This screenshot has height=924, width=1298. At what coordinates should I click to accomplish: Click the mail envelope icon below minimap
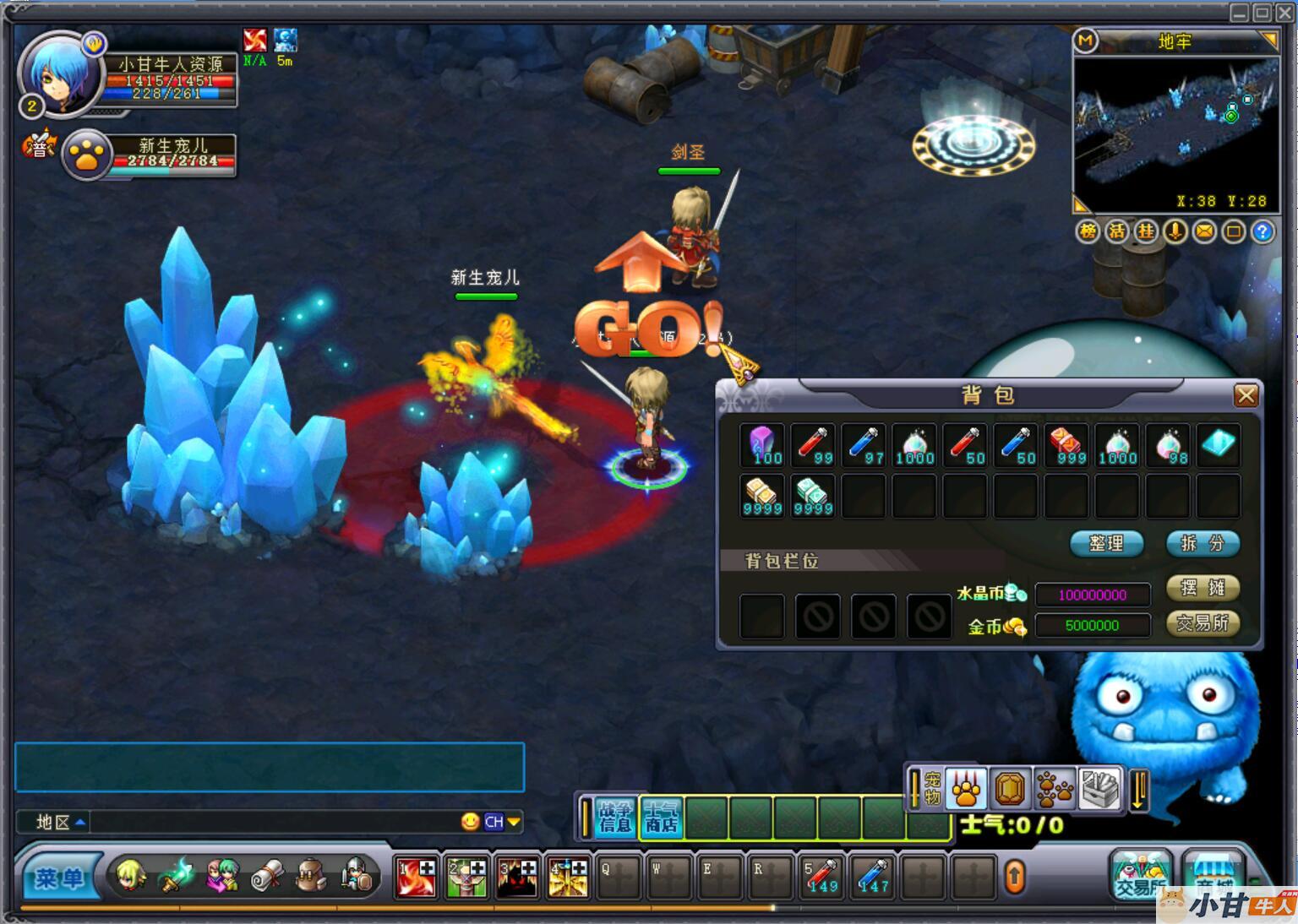(1204, 231)
